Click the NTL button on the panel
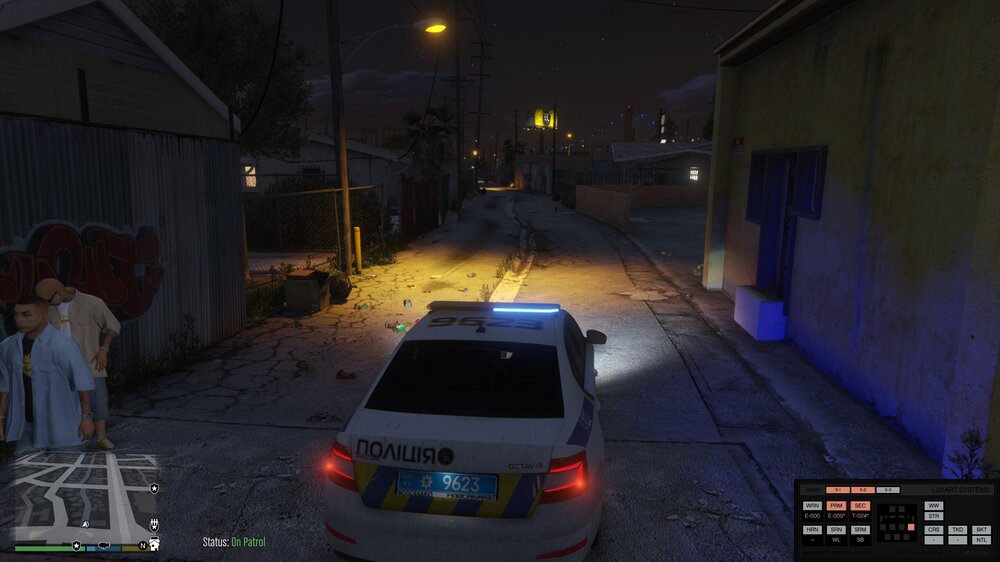This screenshot has width=1000, height=562. click(x=981, y=540)
